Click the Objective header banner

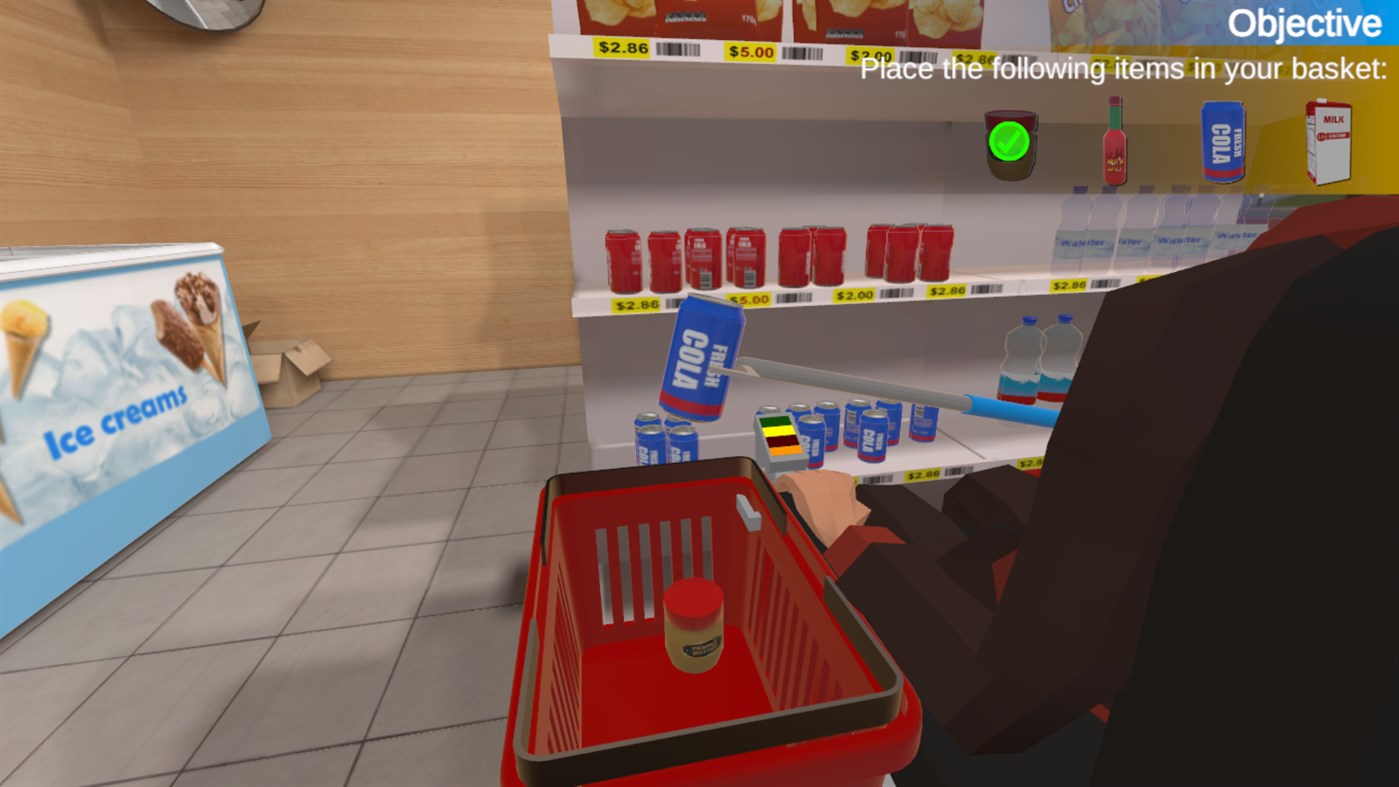click(1306, 22)
